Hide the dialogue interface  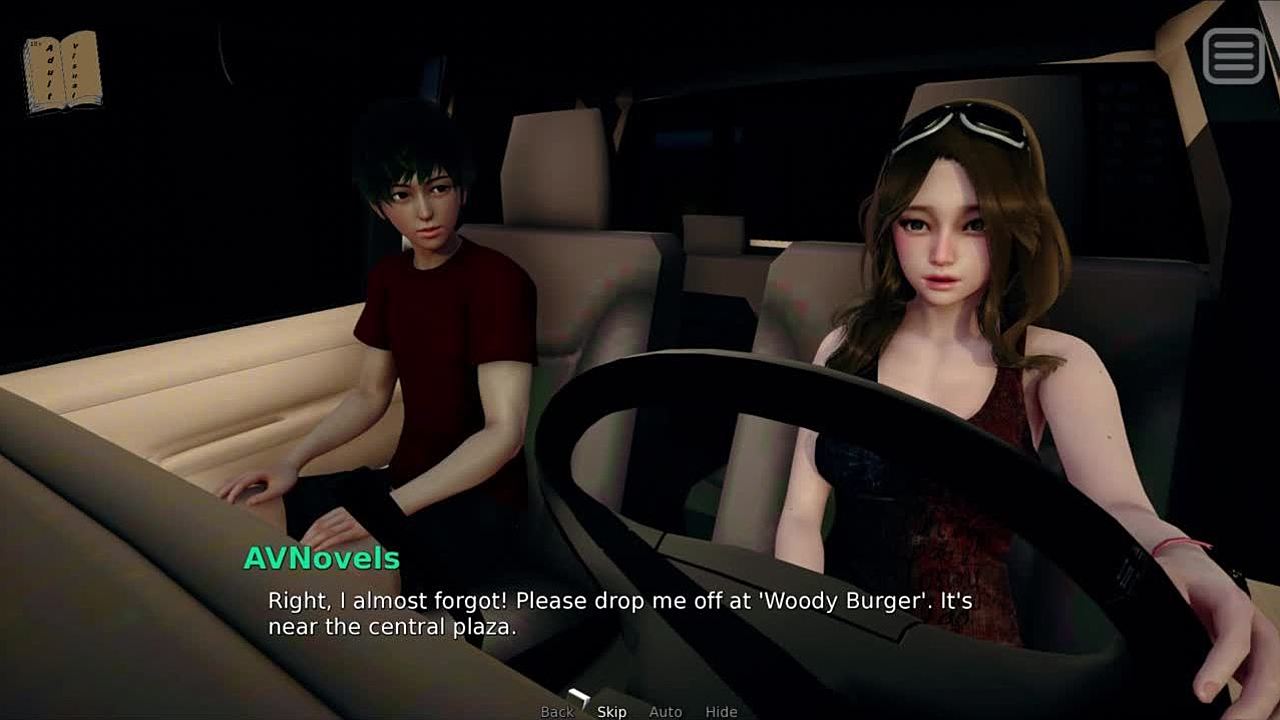[x=721, y=712]
